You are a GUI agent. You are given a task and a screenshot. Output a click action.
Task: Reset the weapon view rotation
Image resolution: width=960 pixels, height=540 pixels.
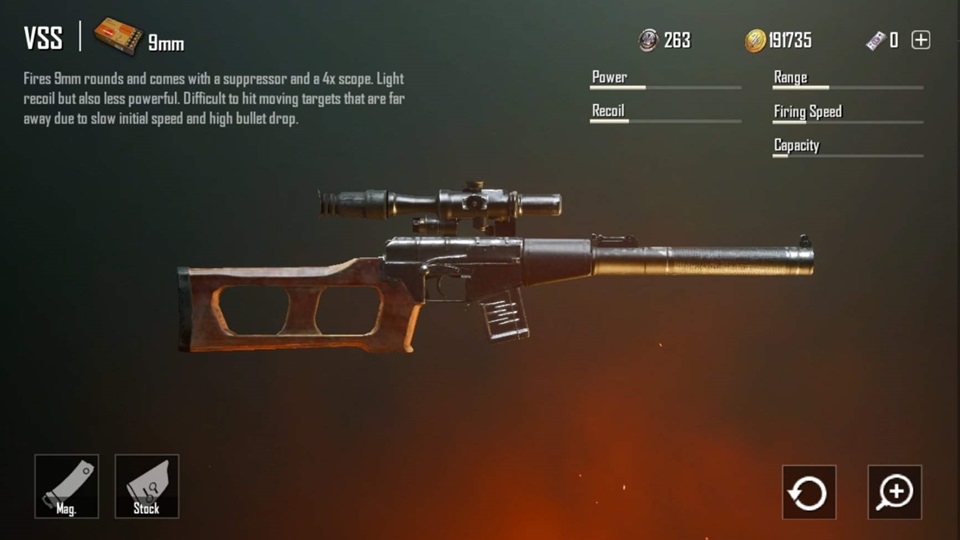[808, 492]
